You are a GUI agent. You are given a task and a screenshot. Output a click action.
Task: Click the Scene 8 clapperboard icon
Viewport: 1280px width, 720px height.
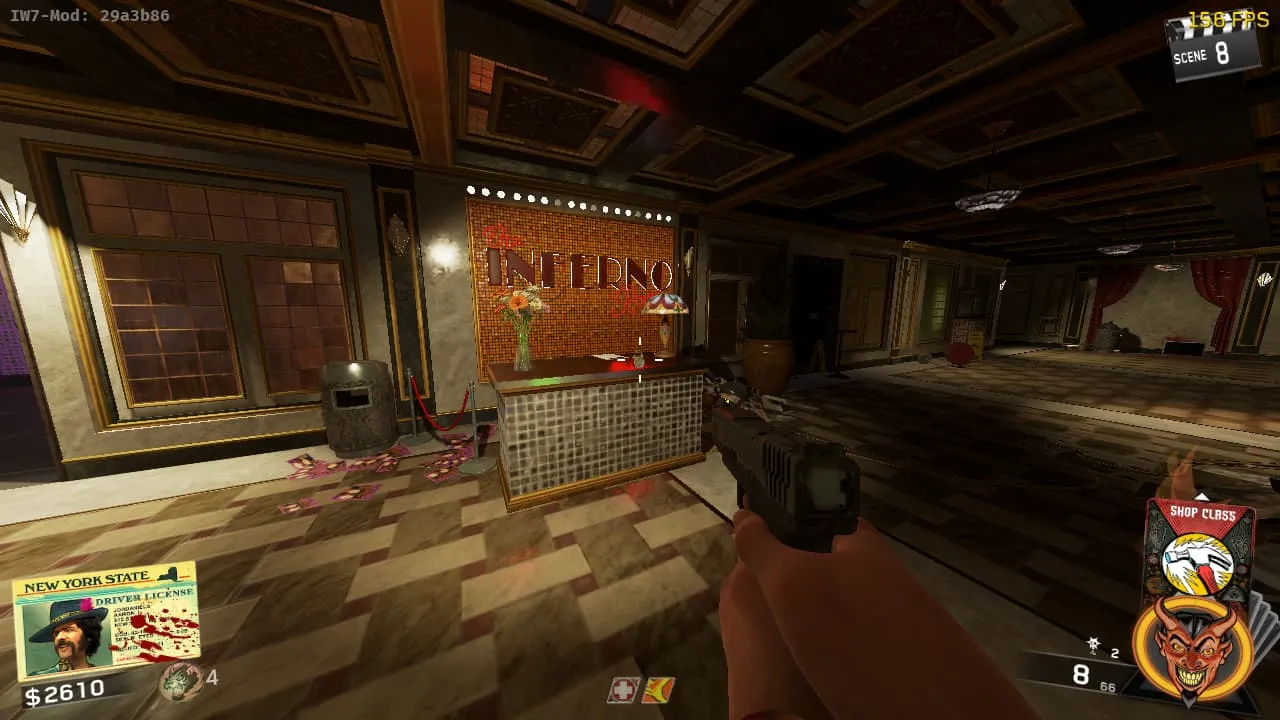pos(1212,46)
